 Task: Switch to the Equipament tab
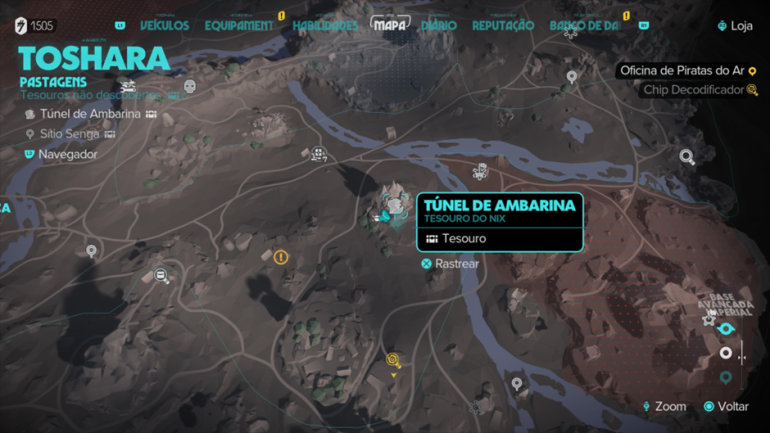239,26
